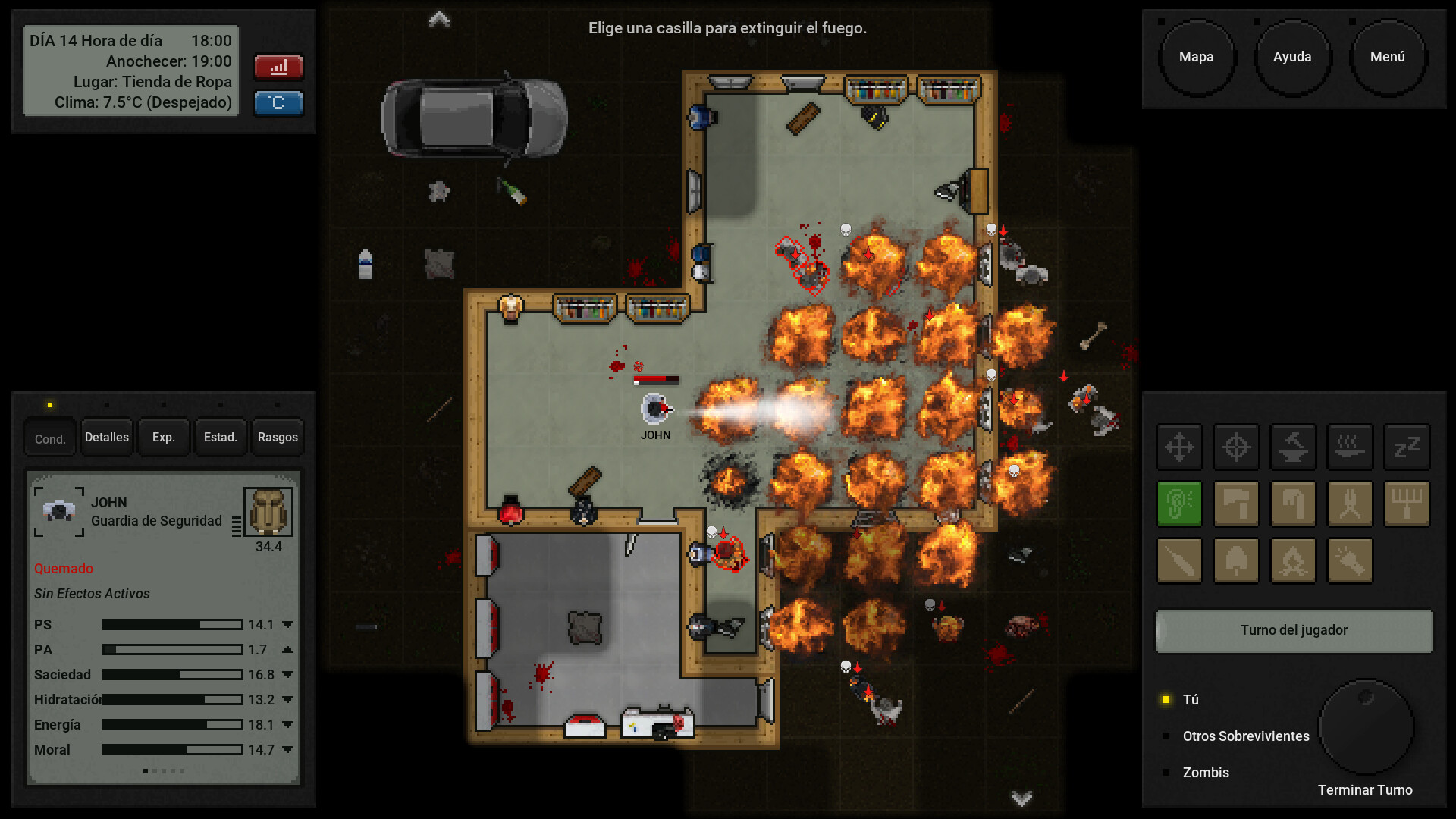1456x819 pixels.
Task: Click the green ear listening skill icon
Action: pos(1179,504)
